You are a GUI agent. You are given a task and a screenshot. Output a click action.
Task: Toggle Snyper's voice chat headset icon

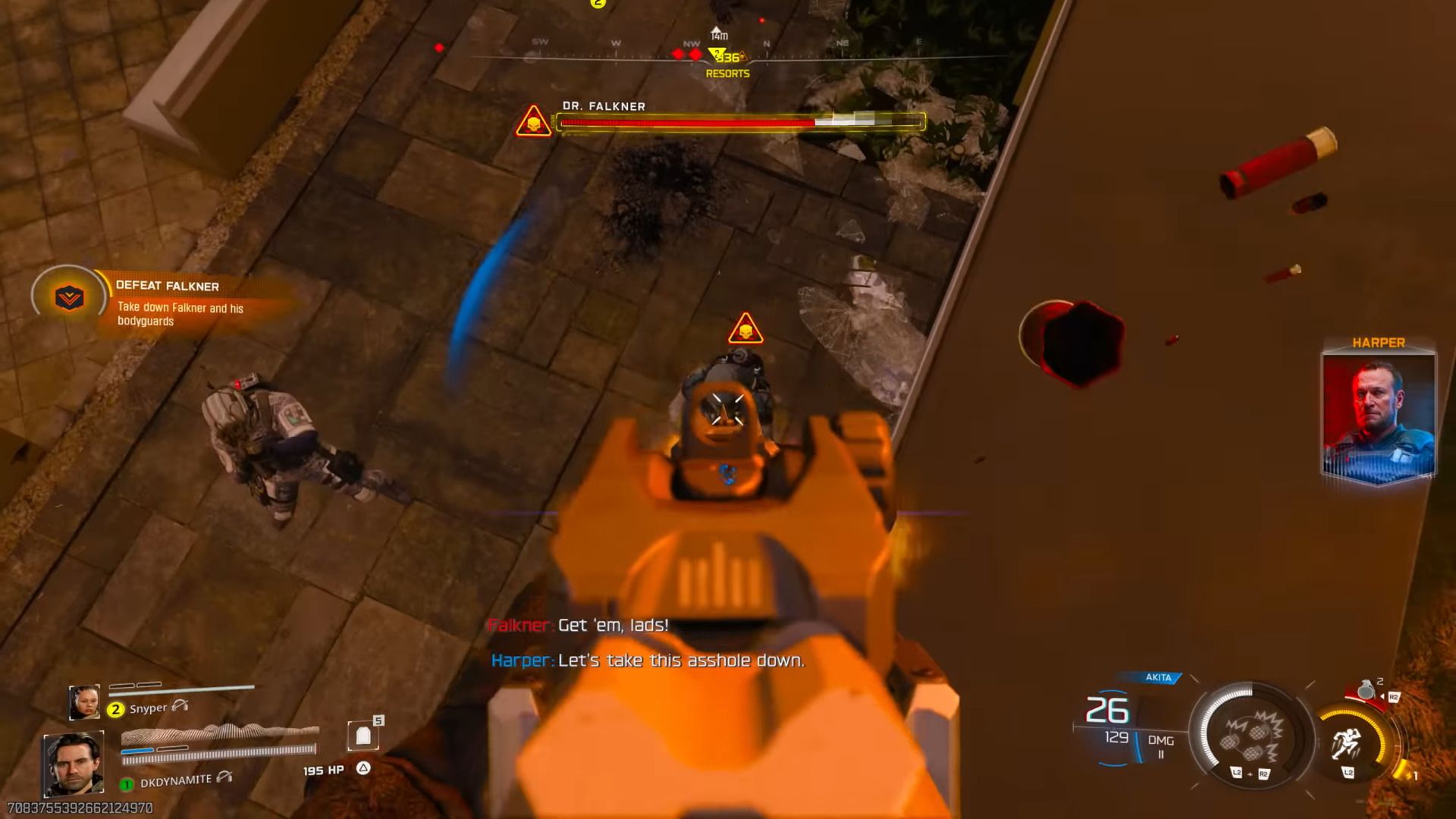pyautogui.click(x=180, y=707)
